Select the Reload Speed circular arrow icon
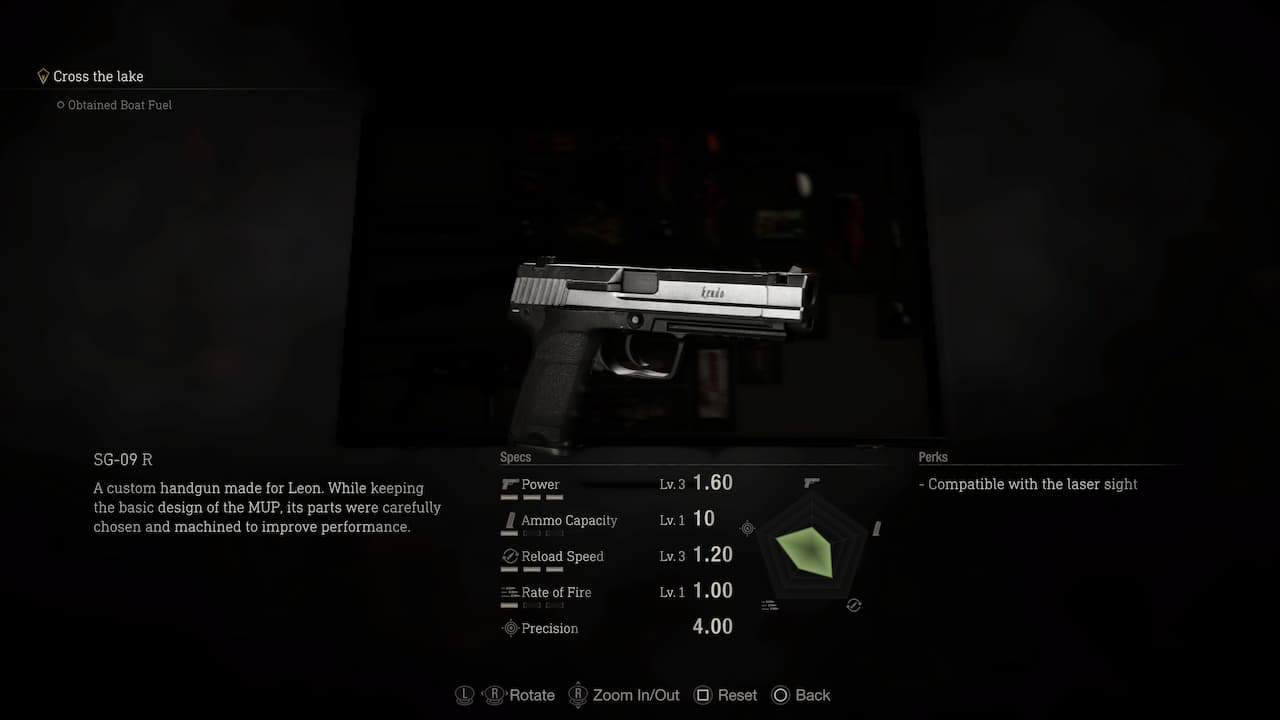This screenshot has height=720, width=1280. (x=509, y=556)
